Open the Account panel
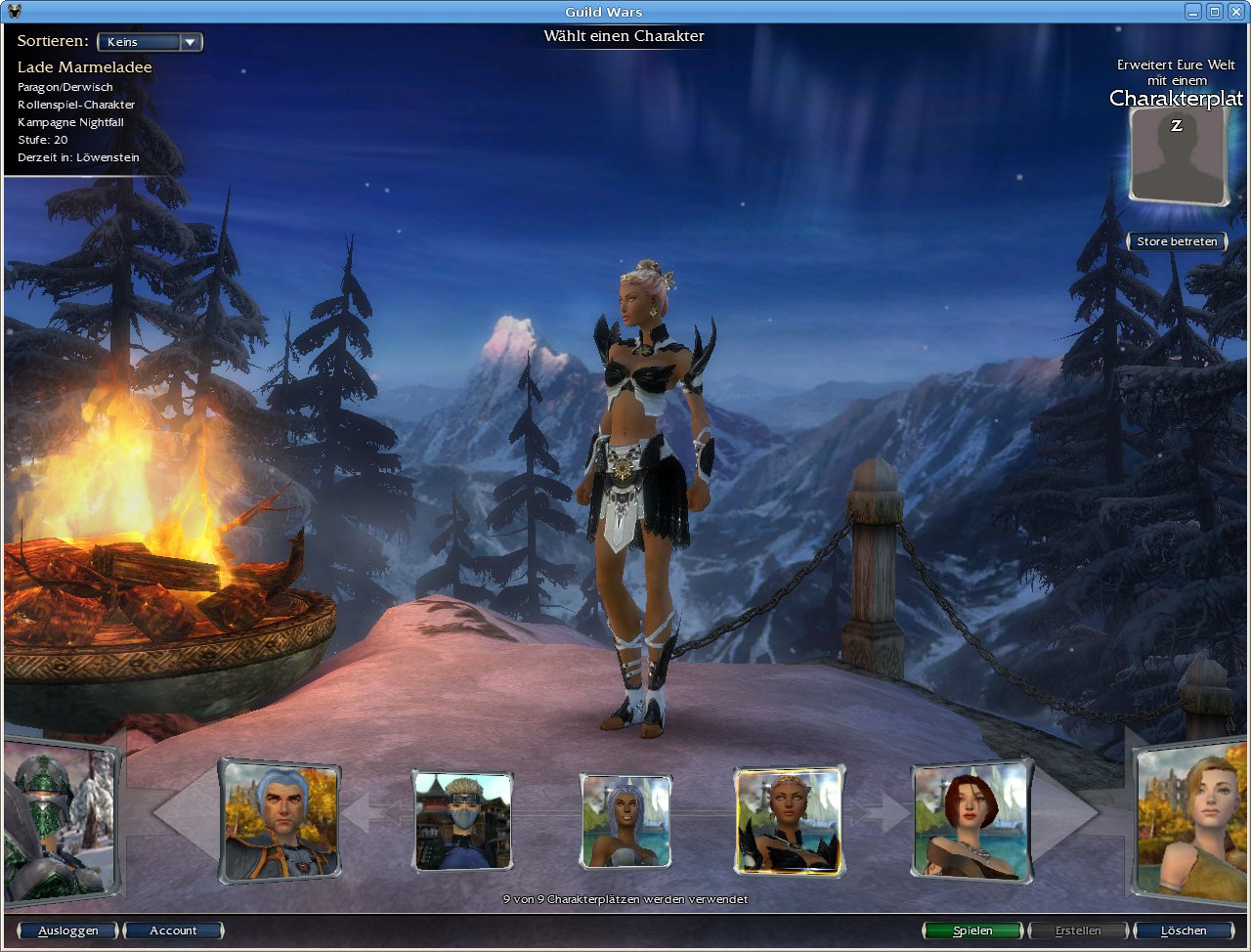The image size is (1251, 952). click(x=174, y=930)
